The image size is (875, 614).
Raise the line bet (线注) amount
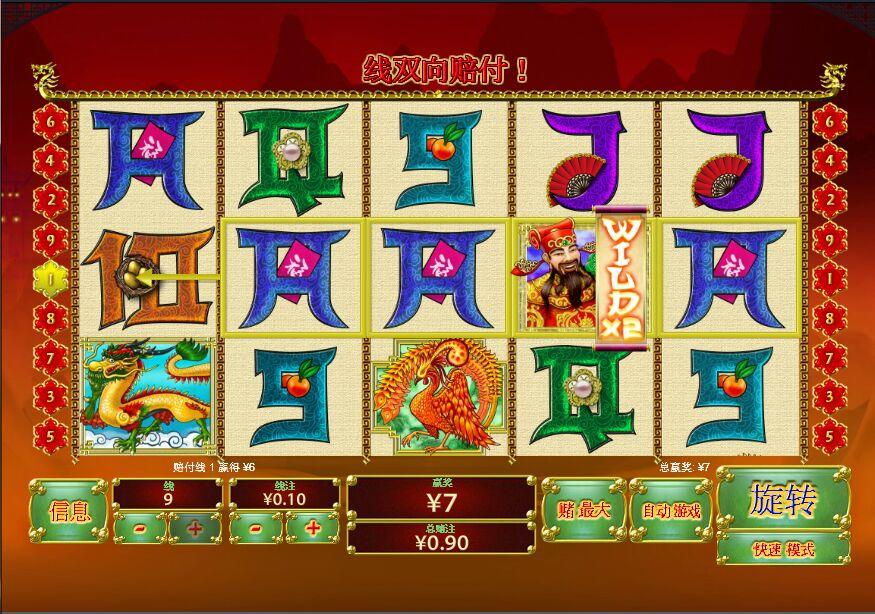tap(312, 527)
